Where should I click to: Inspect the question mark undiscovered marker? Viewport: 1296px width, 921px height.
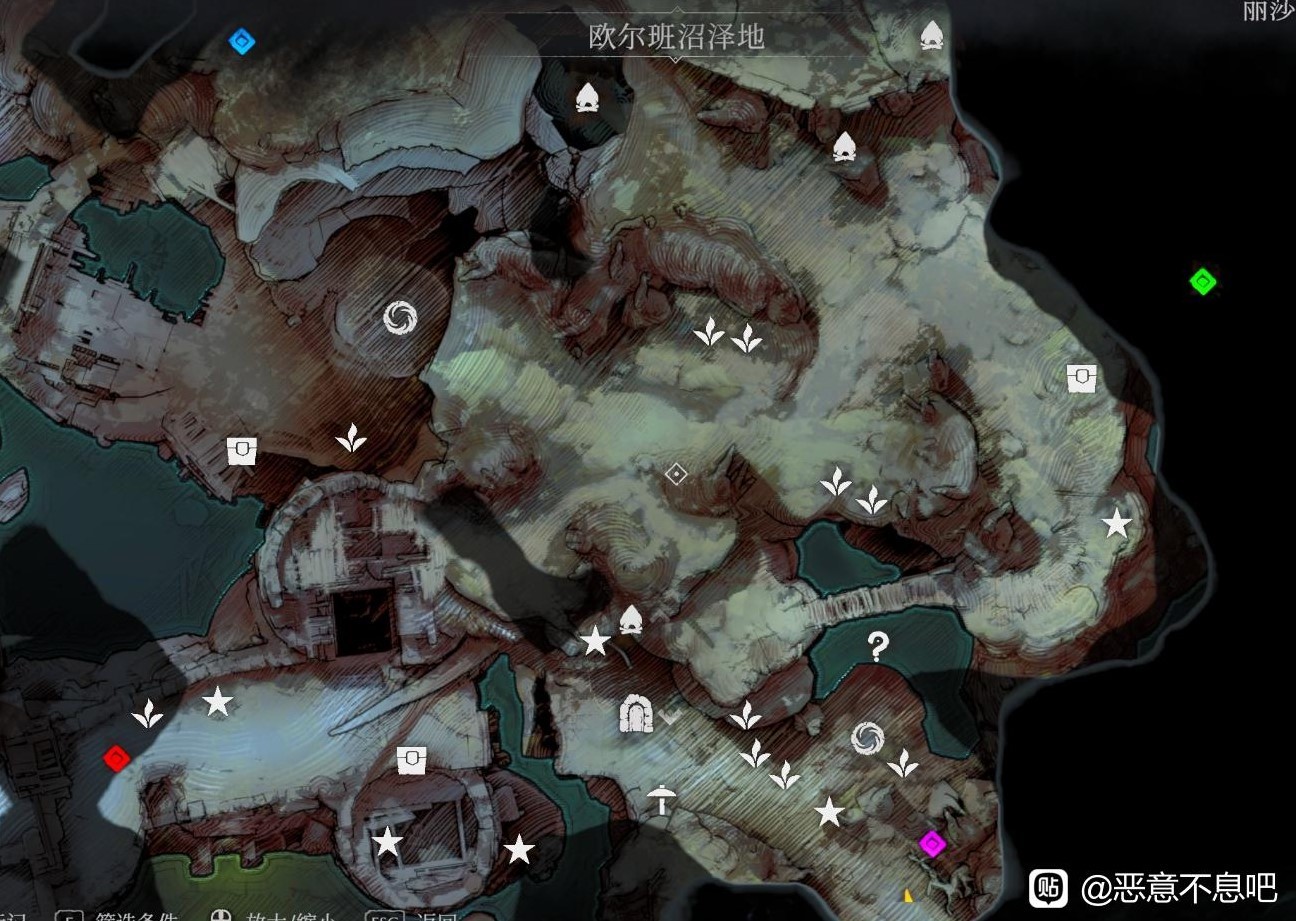point(877,648)
